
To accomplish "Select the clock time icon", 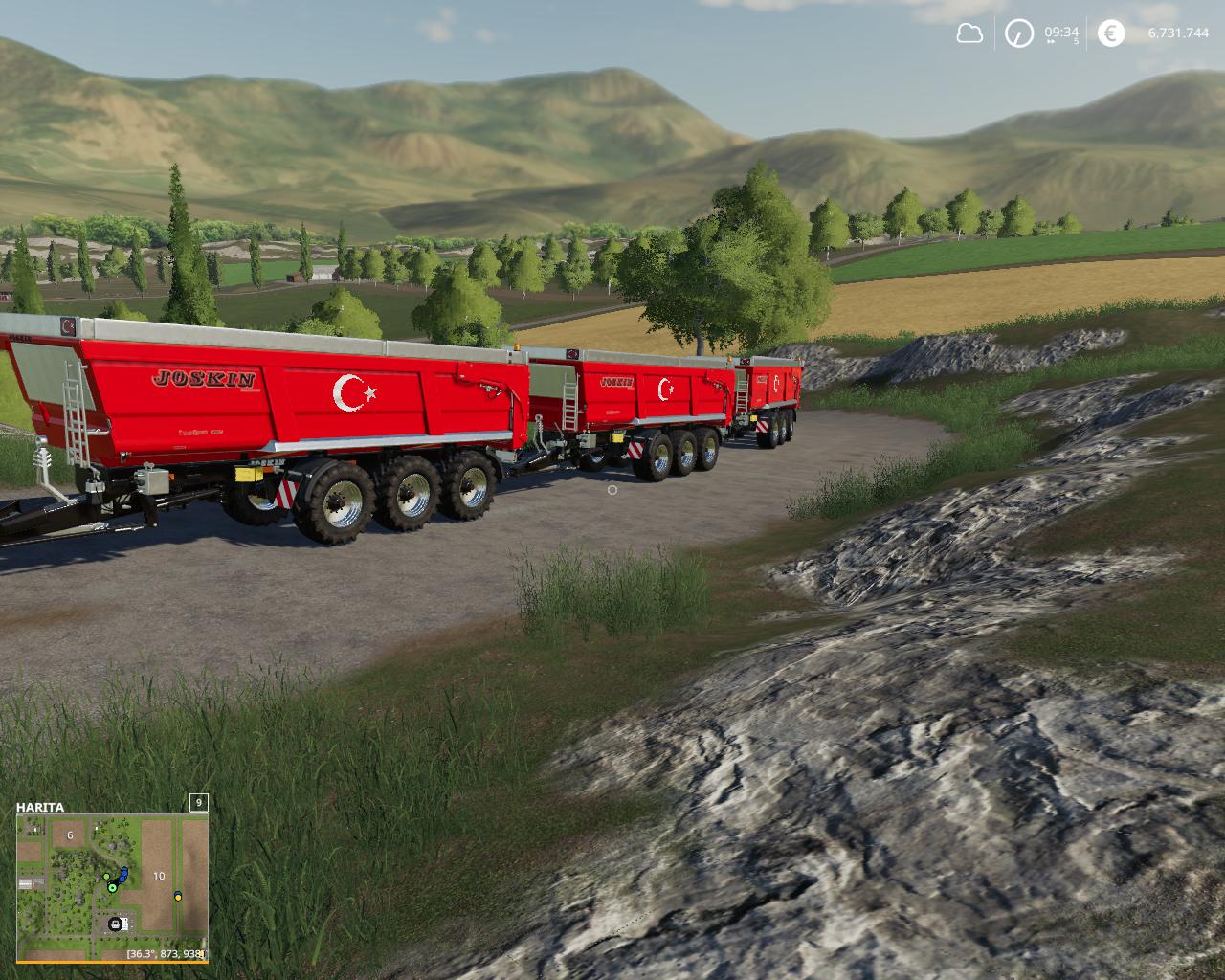I will point(1018,34).
